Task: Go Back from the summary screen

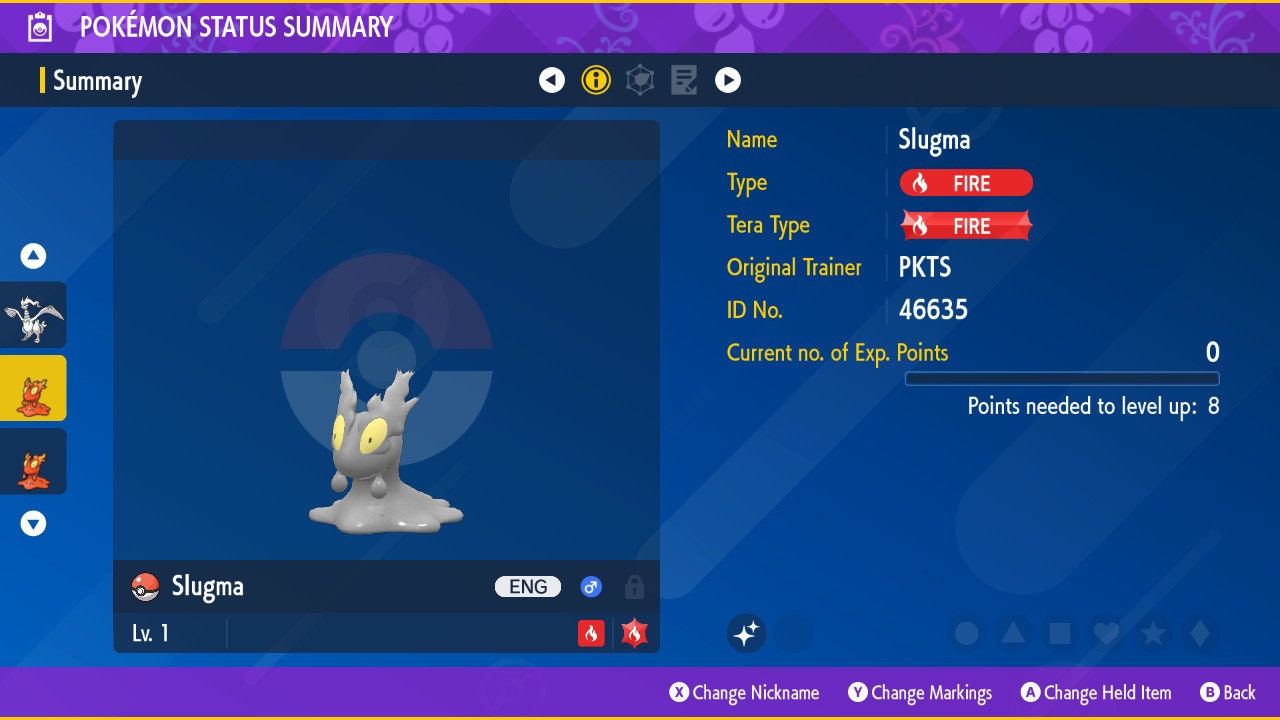Action: [1228, 693]
